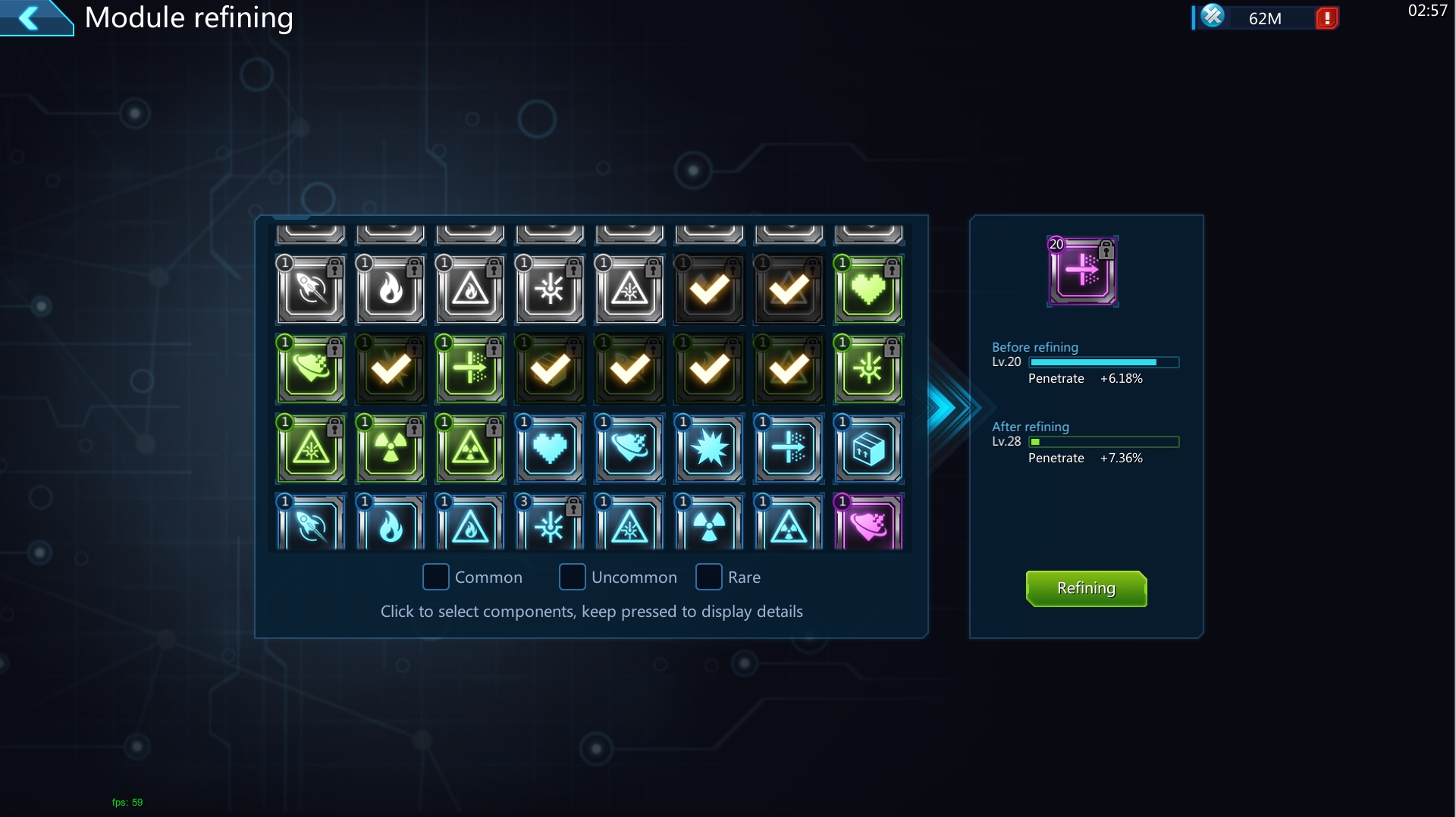
Task: Pick the blue planet module
Action: (x=629, y=449)
